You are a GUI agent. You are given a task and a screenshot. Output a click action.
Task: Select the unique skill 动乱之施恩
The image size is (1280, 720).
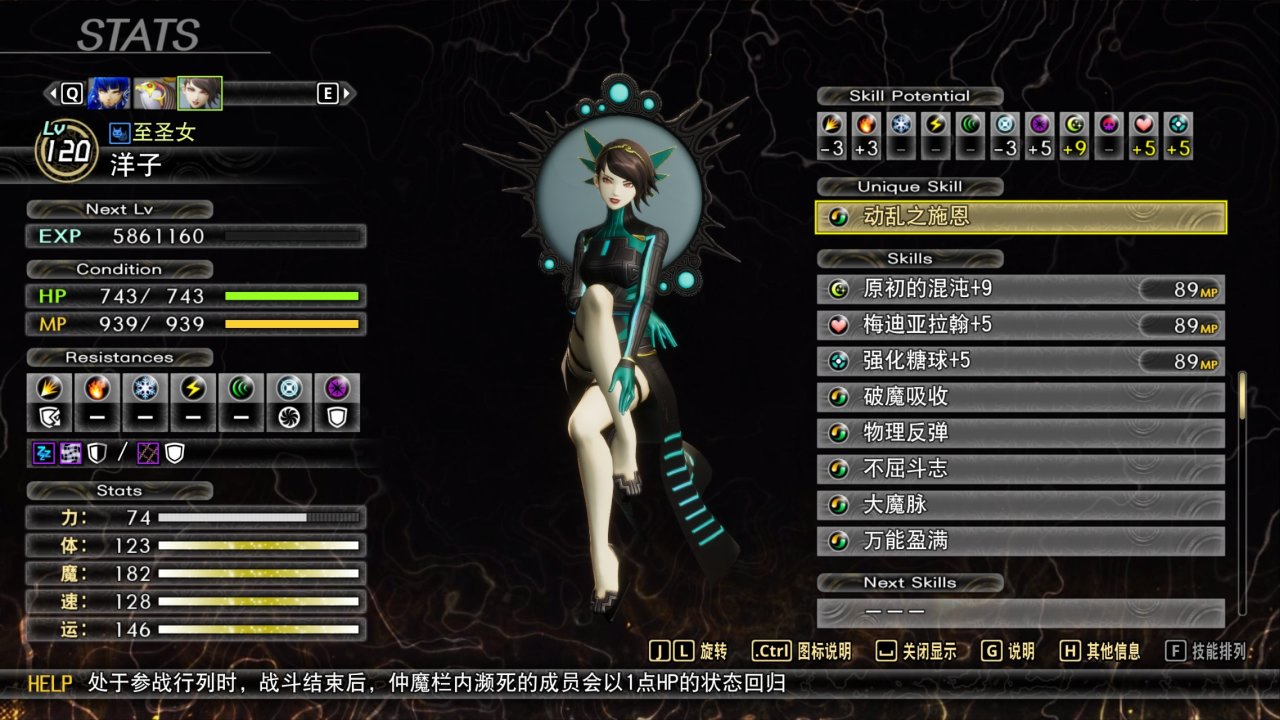[x=1020, y=217]
